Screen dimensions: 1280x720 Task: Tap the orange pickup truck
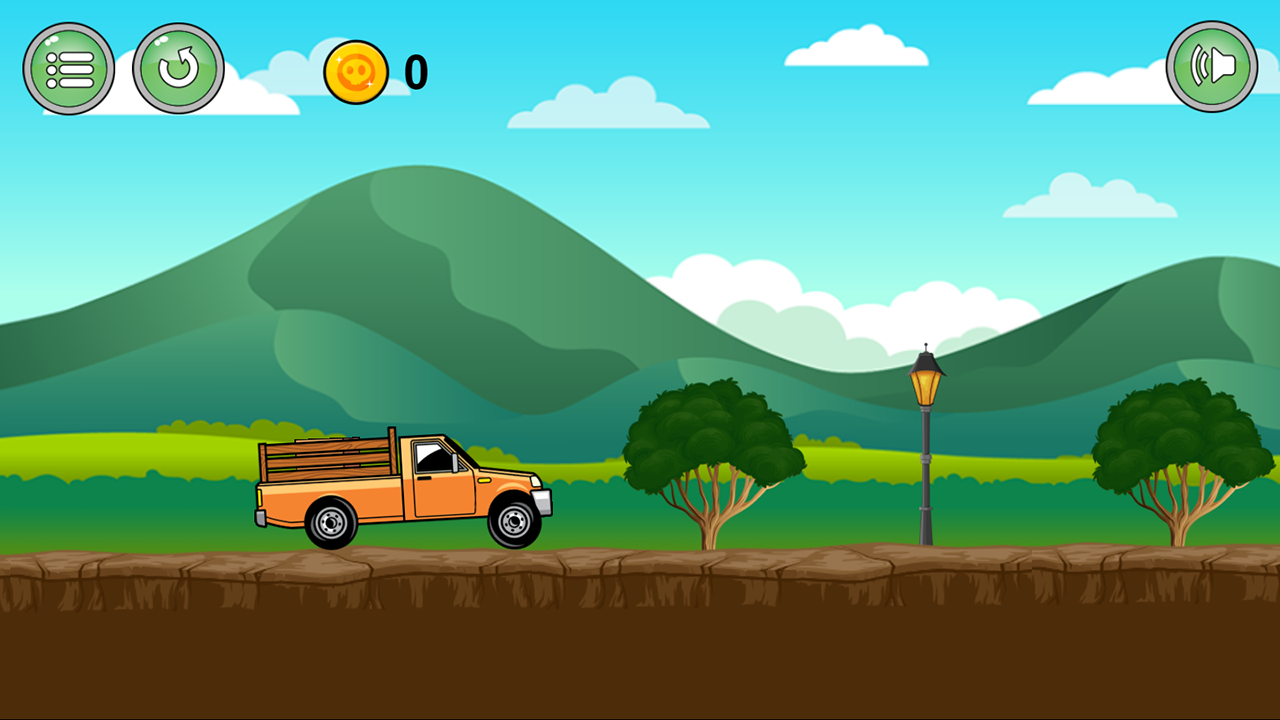coord(400,490)
